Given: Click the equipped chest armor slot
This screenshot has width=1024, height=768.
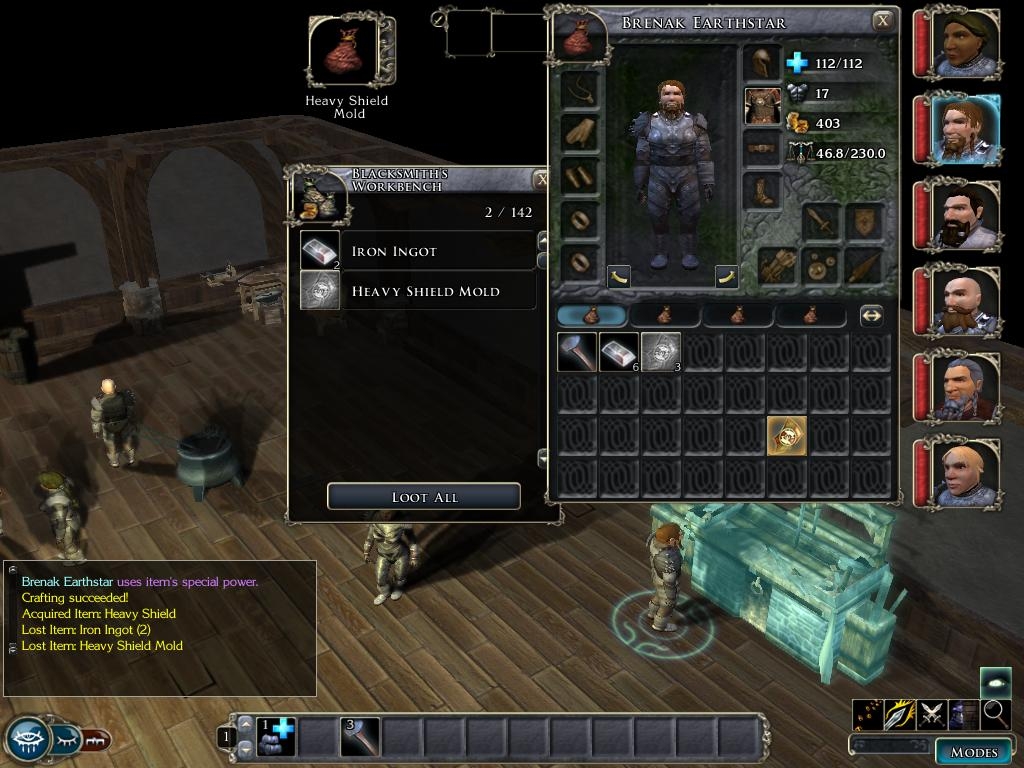Looking at the screenshot, I should tap(762, 106).
